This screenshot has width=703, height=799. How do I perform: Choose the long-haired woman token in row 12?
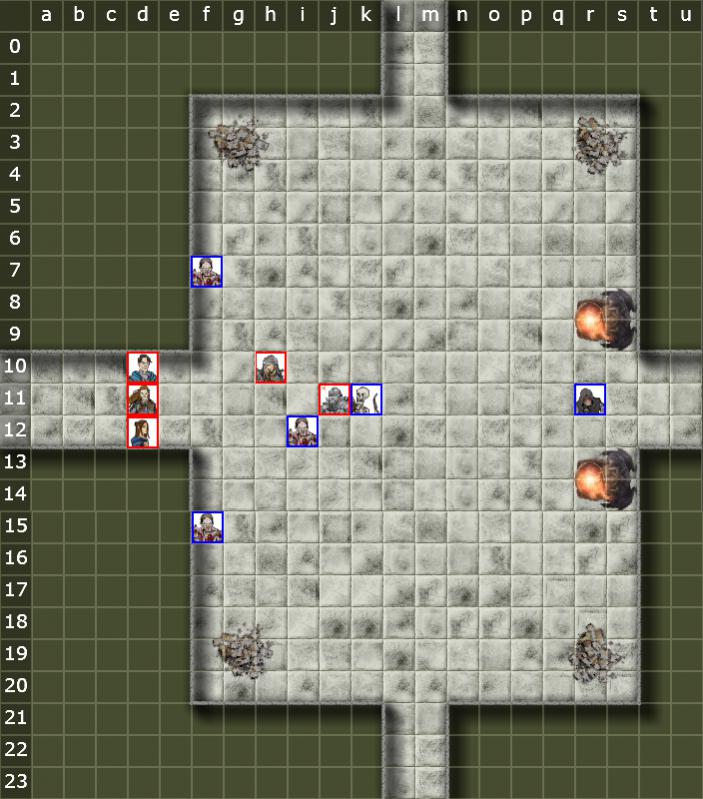click(143, 431)
